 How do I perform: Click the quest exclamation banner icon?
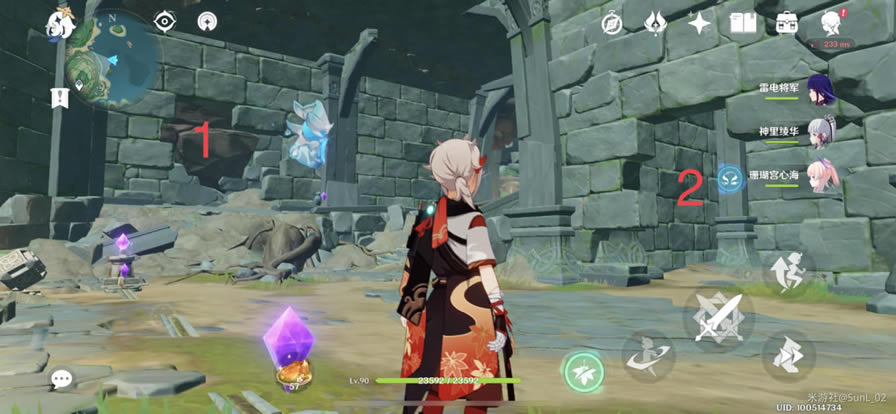[x=58, y=97]
